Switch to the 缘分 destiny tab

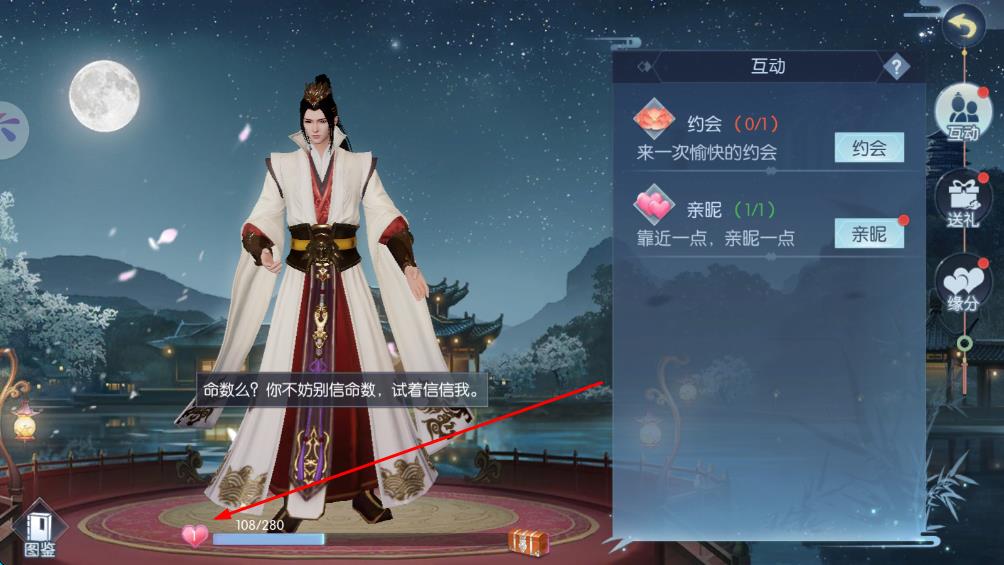[962, 285]
